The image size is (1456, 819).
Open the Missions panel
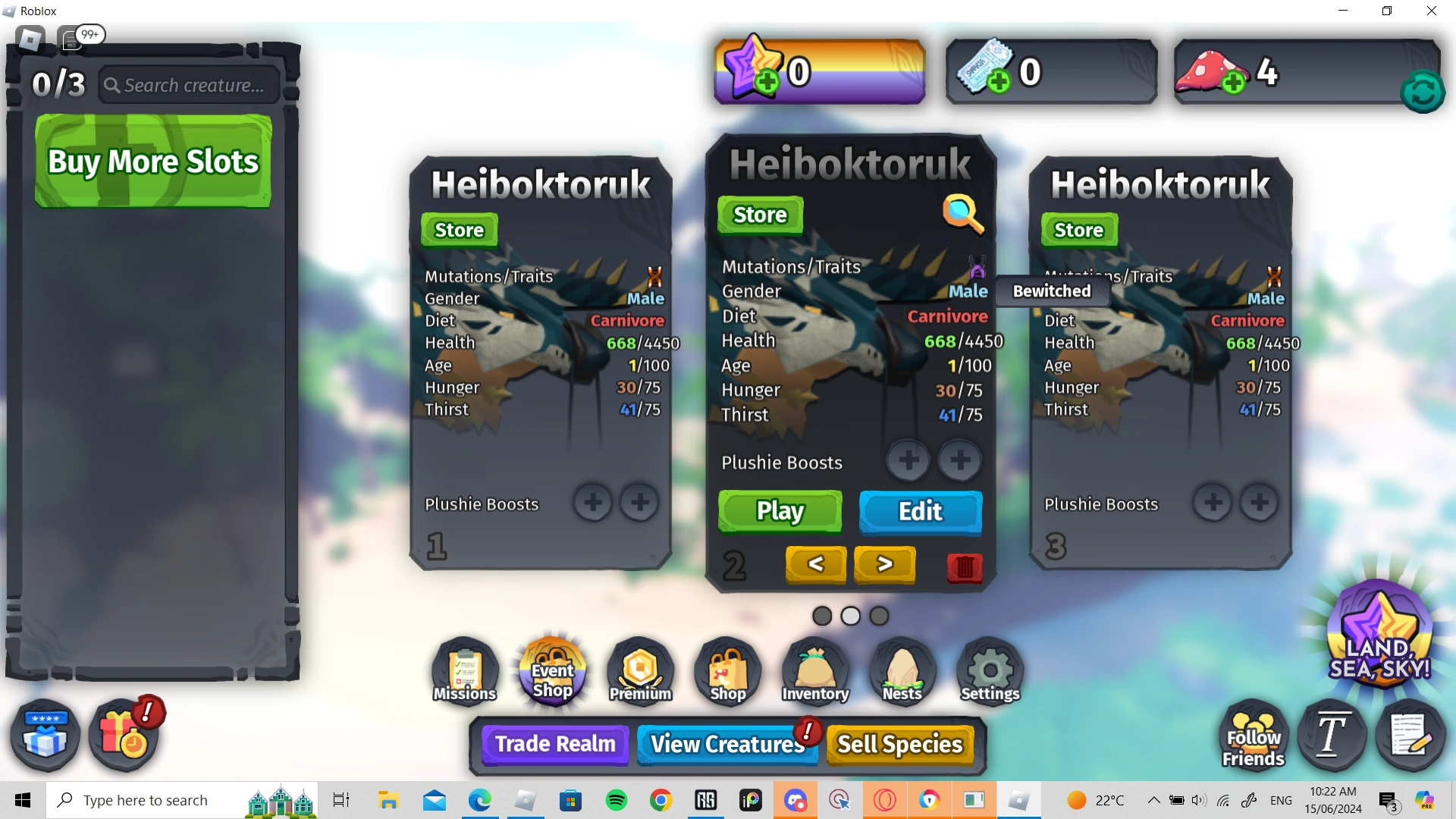463,671
